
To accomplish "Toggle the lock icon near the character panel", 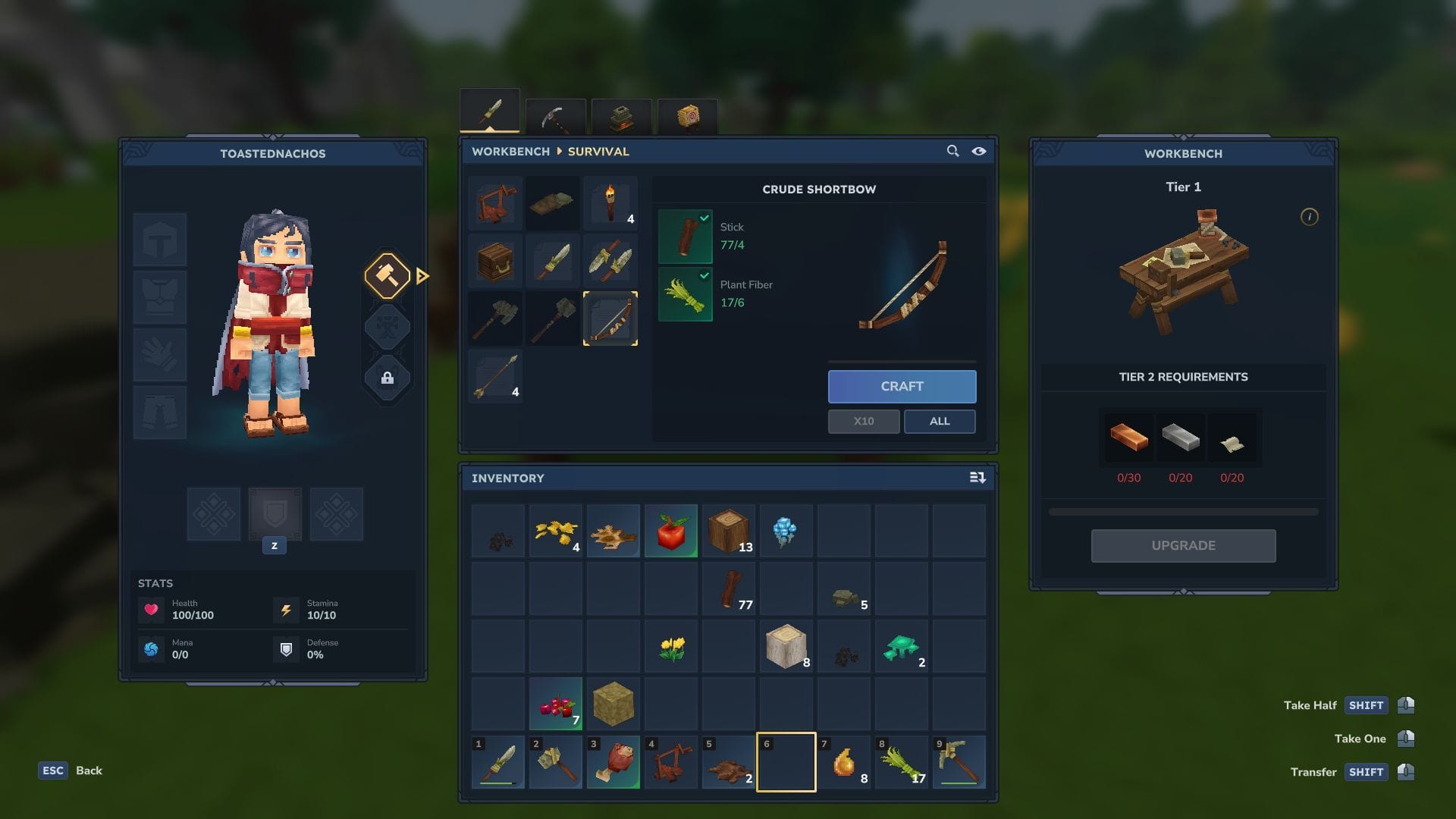I will (388, 378).
